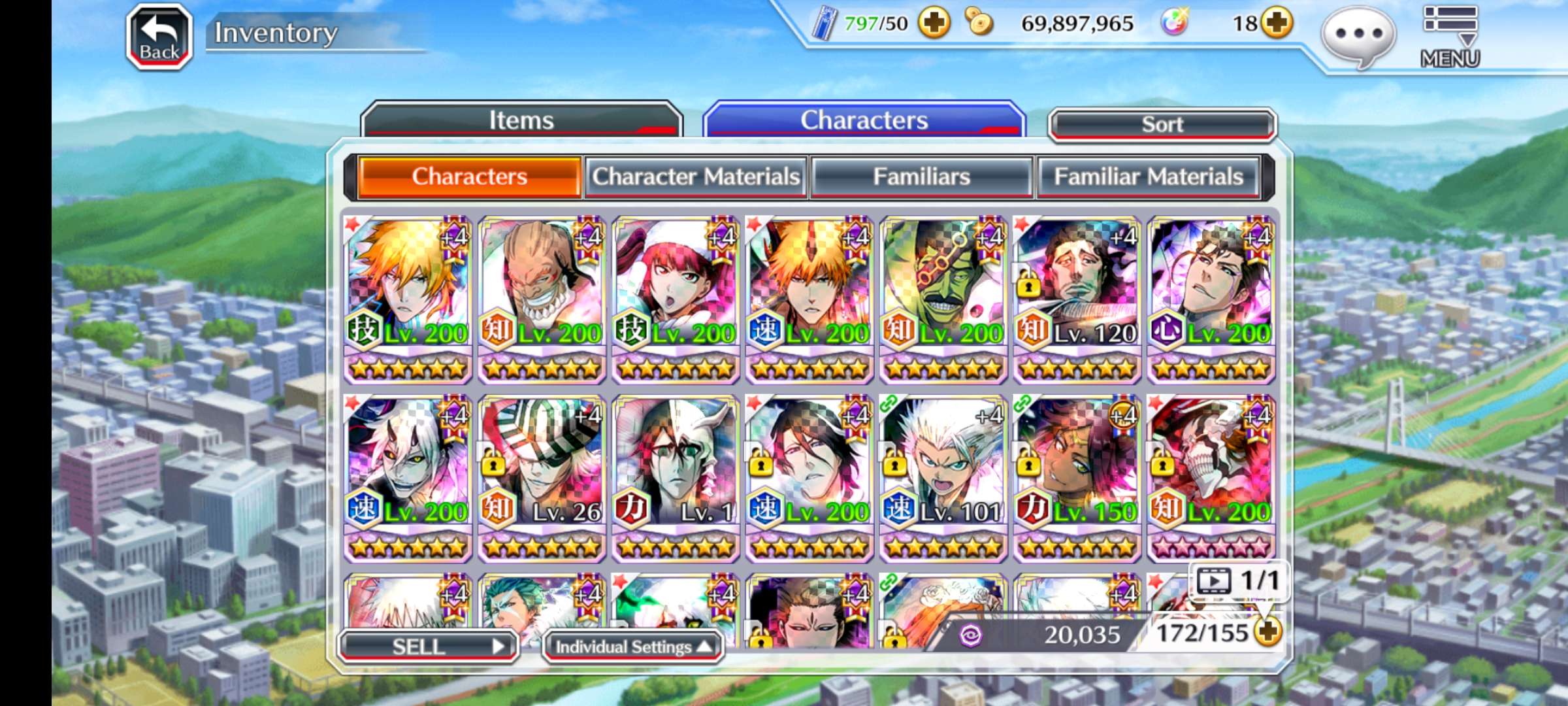Add spirit orbs with the plus button
Image resolution: width=1568 pixels, height=706 pixels.
1277,24
